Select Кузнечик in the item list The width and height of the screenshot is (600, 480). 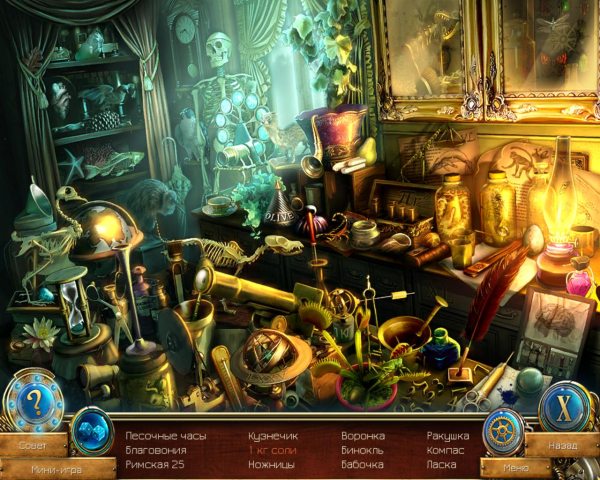point(273,436)
